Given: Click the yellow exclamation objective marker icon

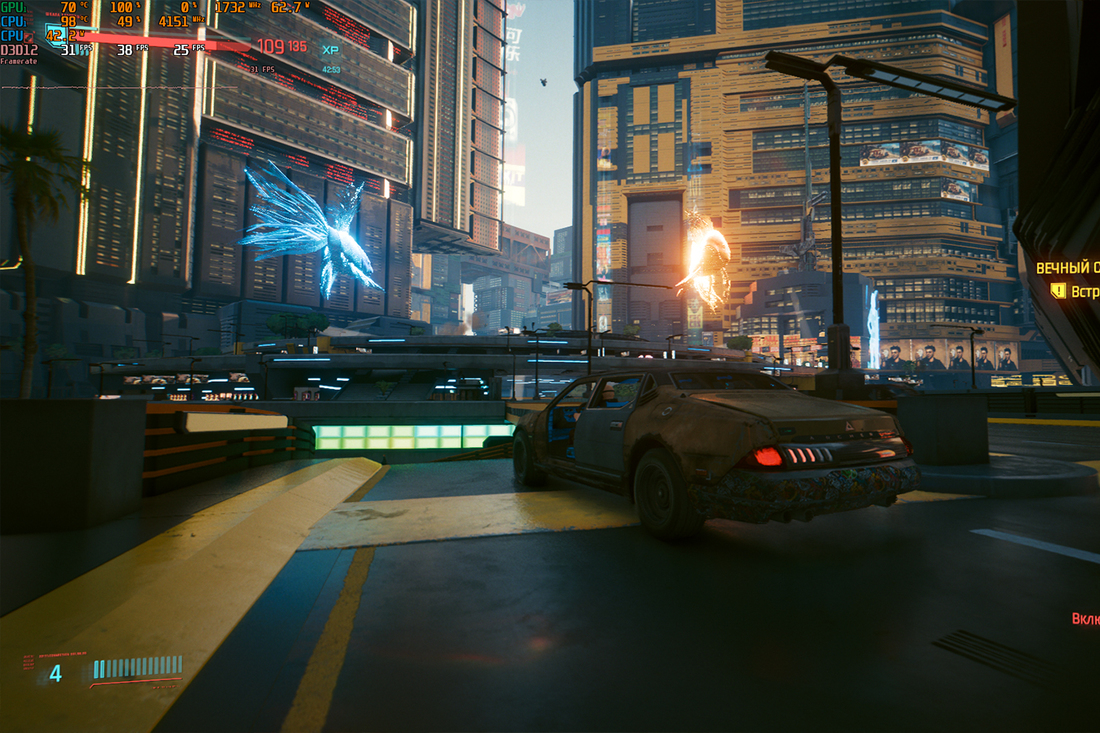Looking at the screenshot, I should [1058, 290].
